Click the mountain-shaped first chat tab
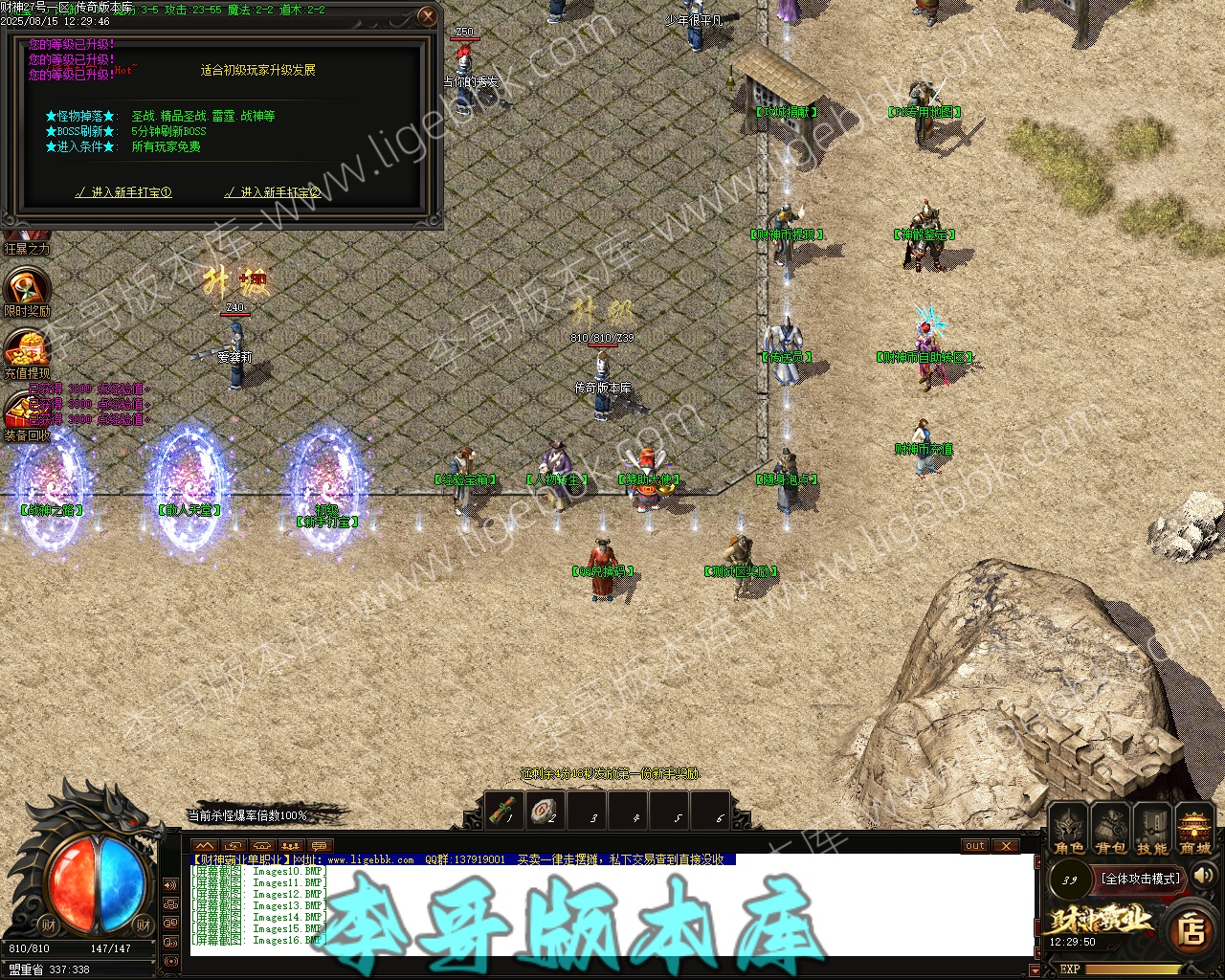 click(x=204, y=846)
